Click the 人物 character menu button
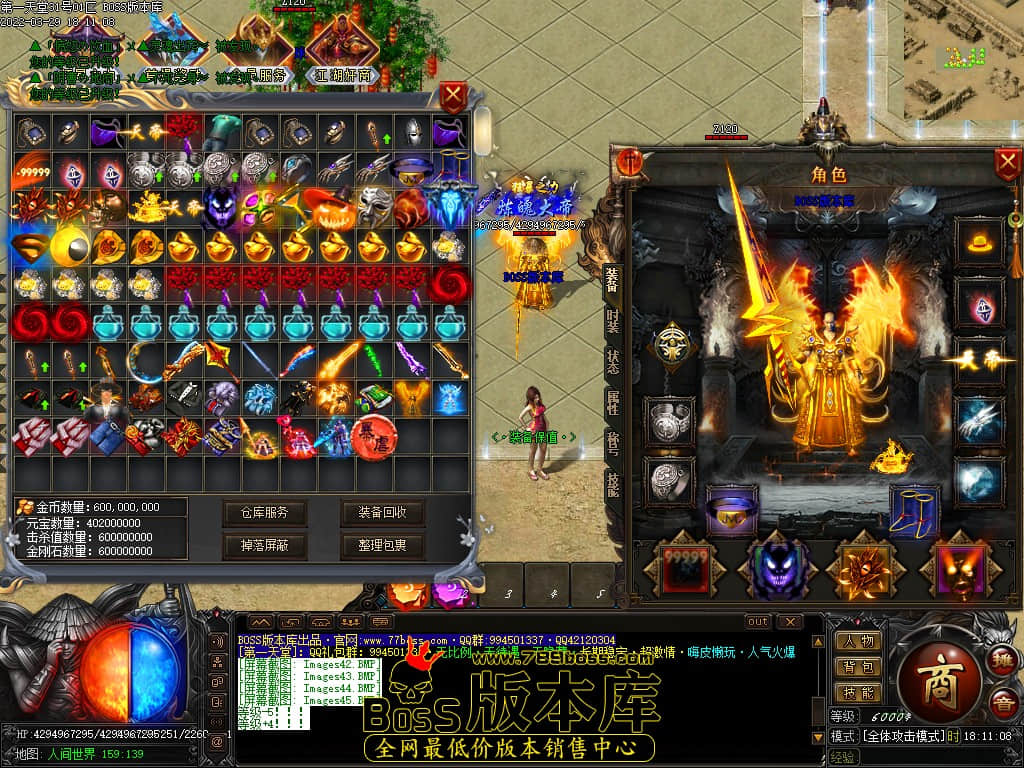 point(857,641)
